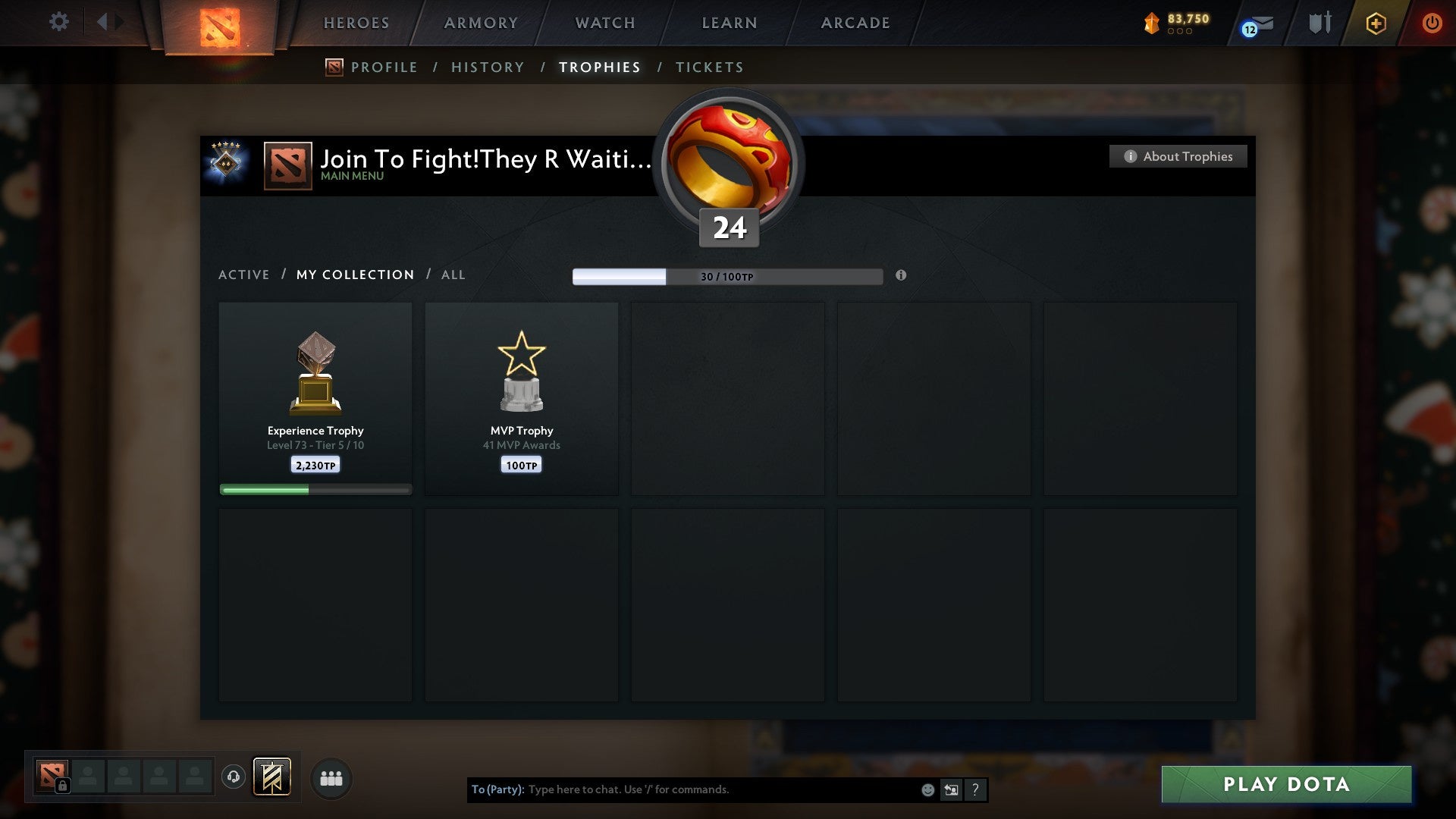Open the ARCADE menu
Viewport: 1456px width, 819px height.
tap(855, 23)
